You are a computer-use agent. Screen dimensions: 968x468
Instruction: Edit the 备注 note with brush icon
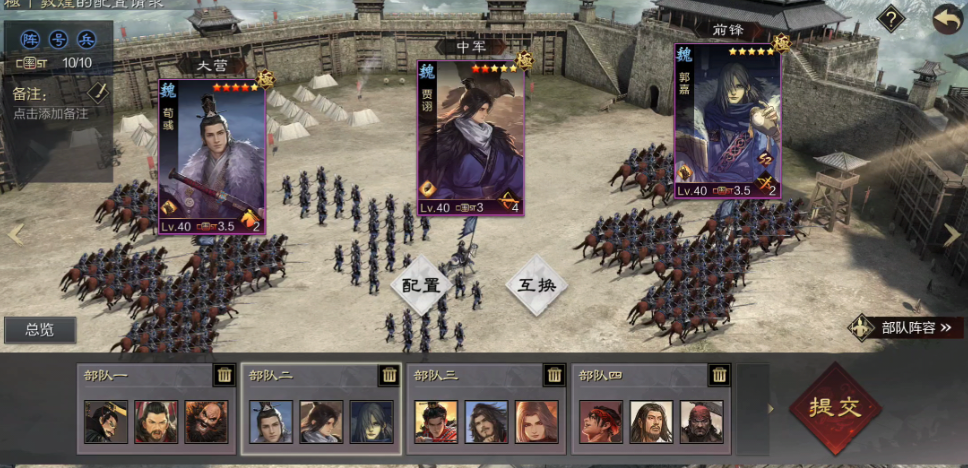(x=97, y=92)
